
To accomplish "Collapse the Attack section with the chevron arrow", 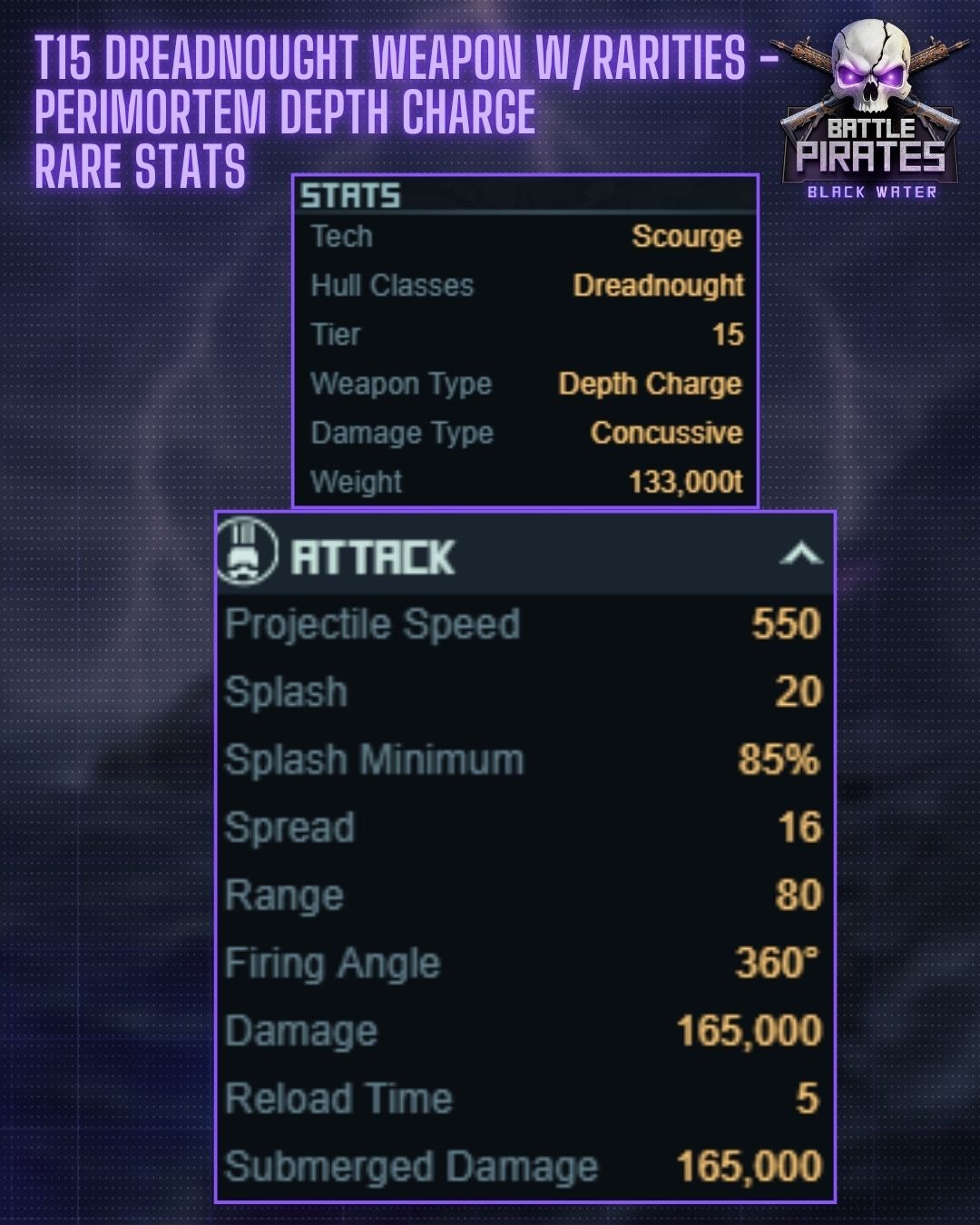I will (800, 554).
